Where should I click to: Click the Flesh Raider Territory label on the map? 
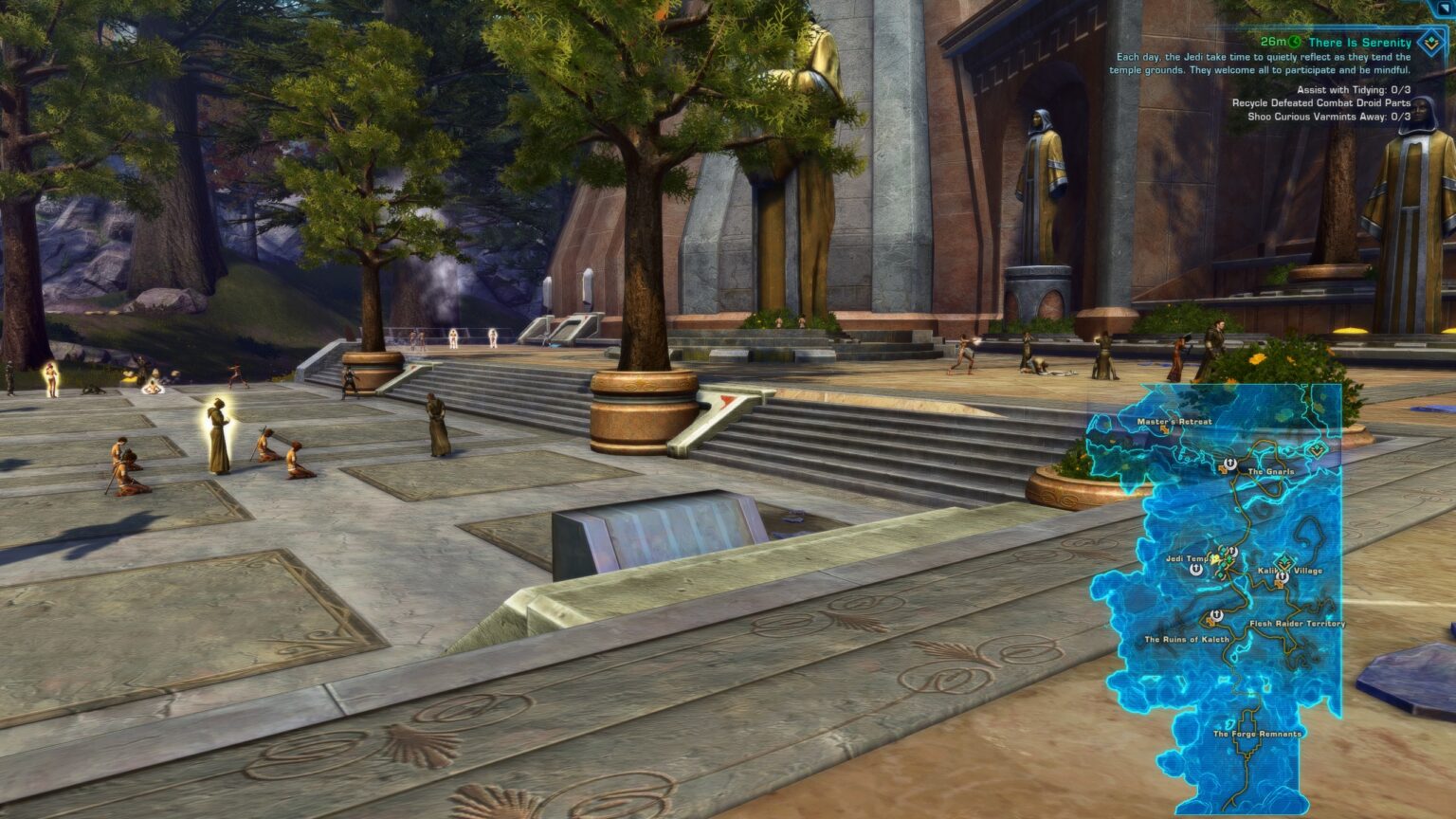click(1296, 623)
